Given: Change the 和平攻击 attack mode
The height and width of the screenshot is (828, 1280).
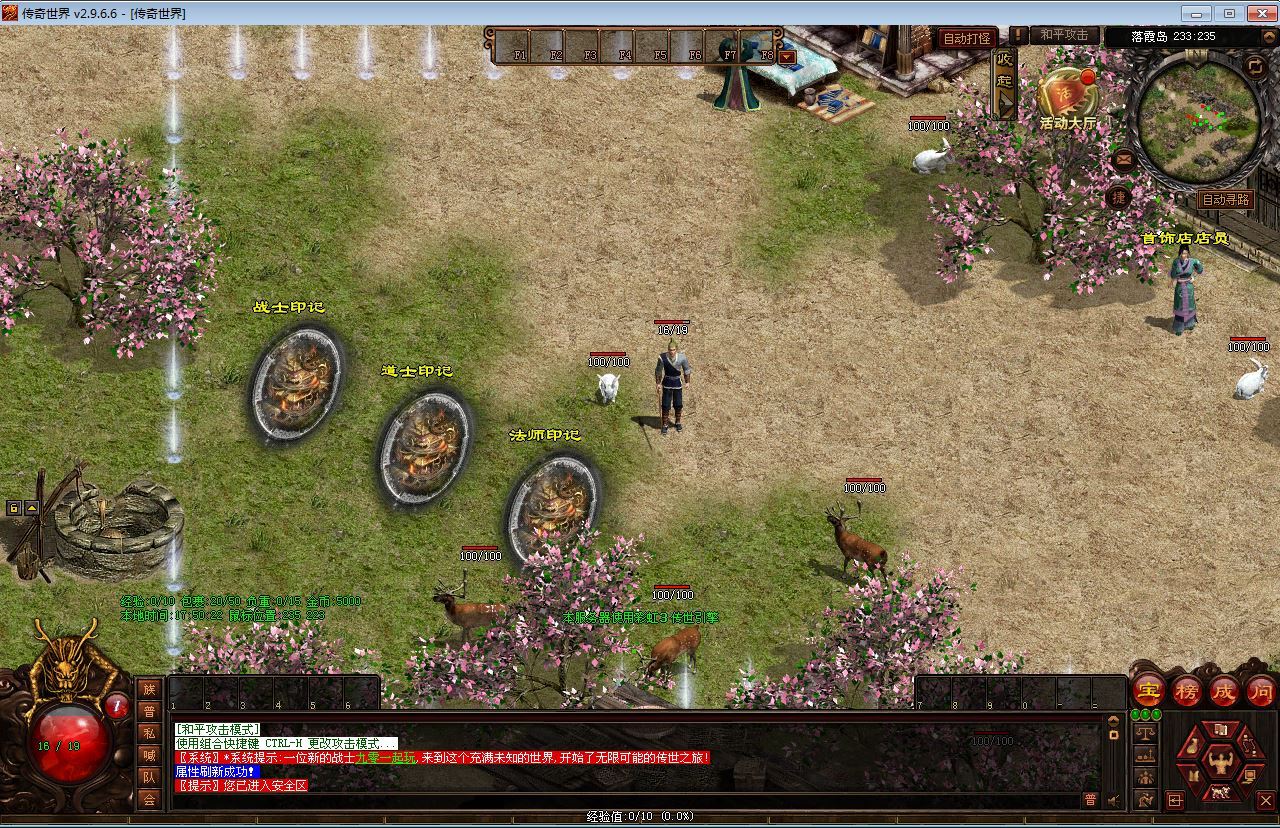Looking at the screenshot, I should pyautogui.click(x=1063, y=35).
